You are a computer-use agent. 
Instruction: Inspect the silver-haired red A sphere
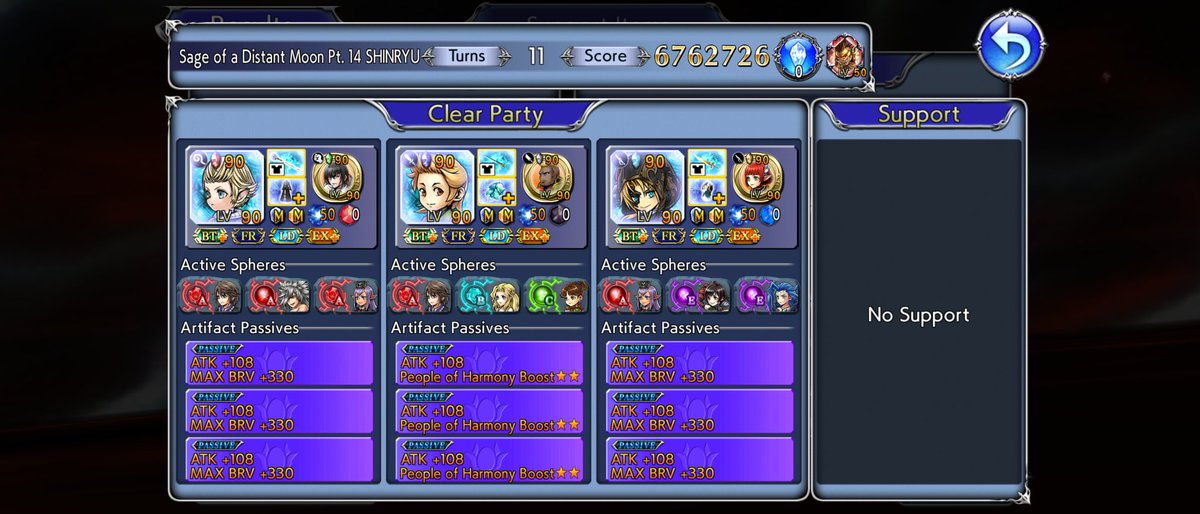tap(276, 296)
